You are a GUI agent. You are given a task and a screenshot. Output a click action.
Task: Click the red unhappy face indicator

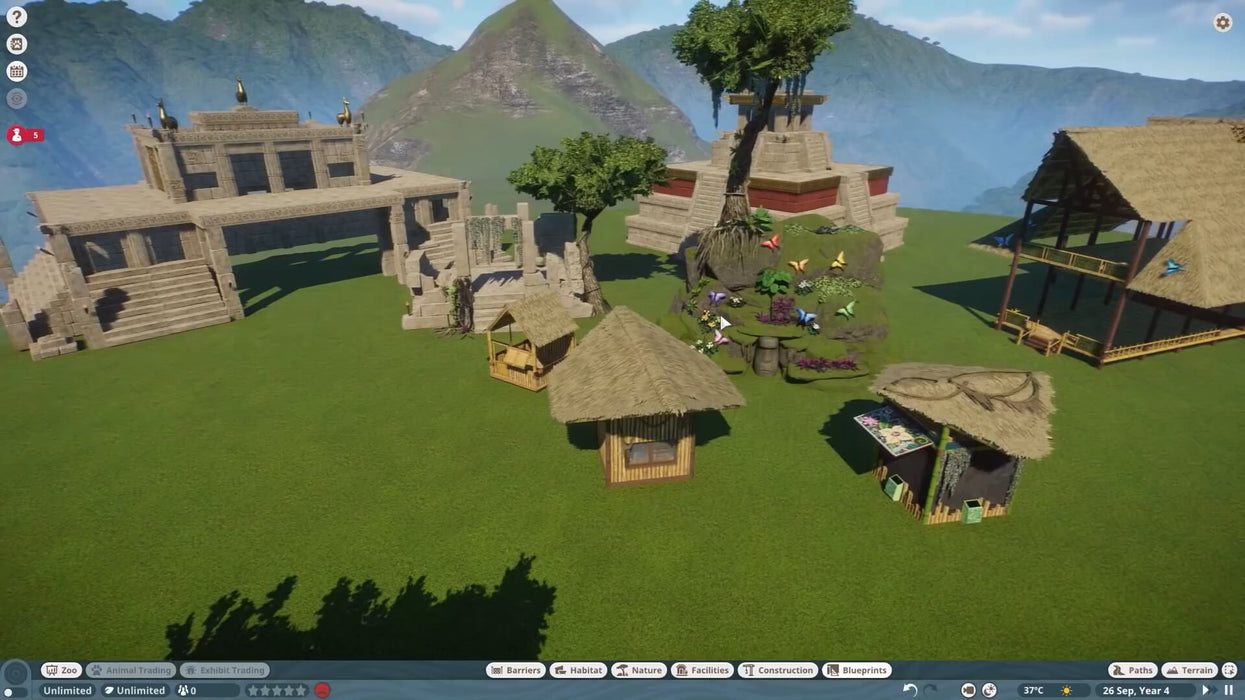point(322,690)
